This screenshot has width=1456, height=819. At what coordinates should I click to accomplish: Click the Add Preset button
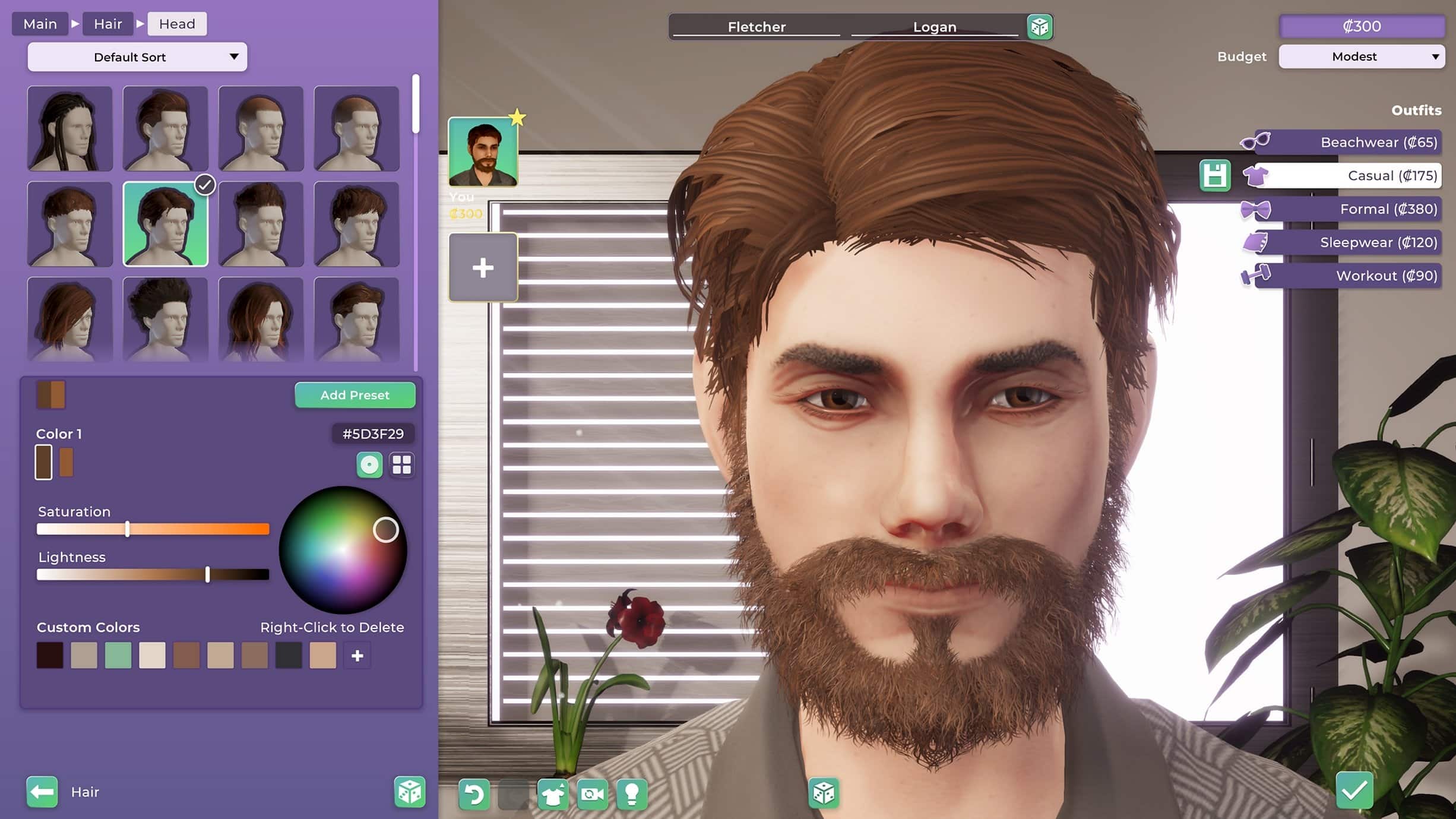[x=354, y=395]
